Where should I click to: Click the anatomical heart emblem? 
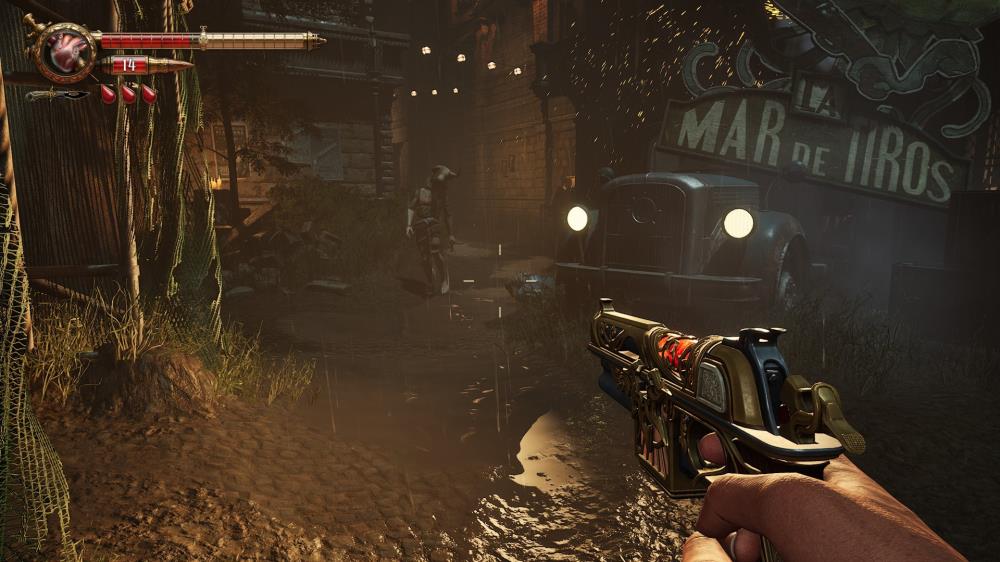click(x=65, y=52)
